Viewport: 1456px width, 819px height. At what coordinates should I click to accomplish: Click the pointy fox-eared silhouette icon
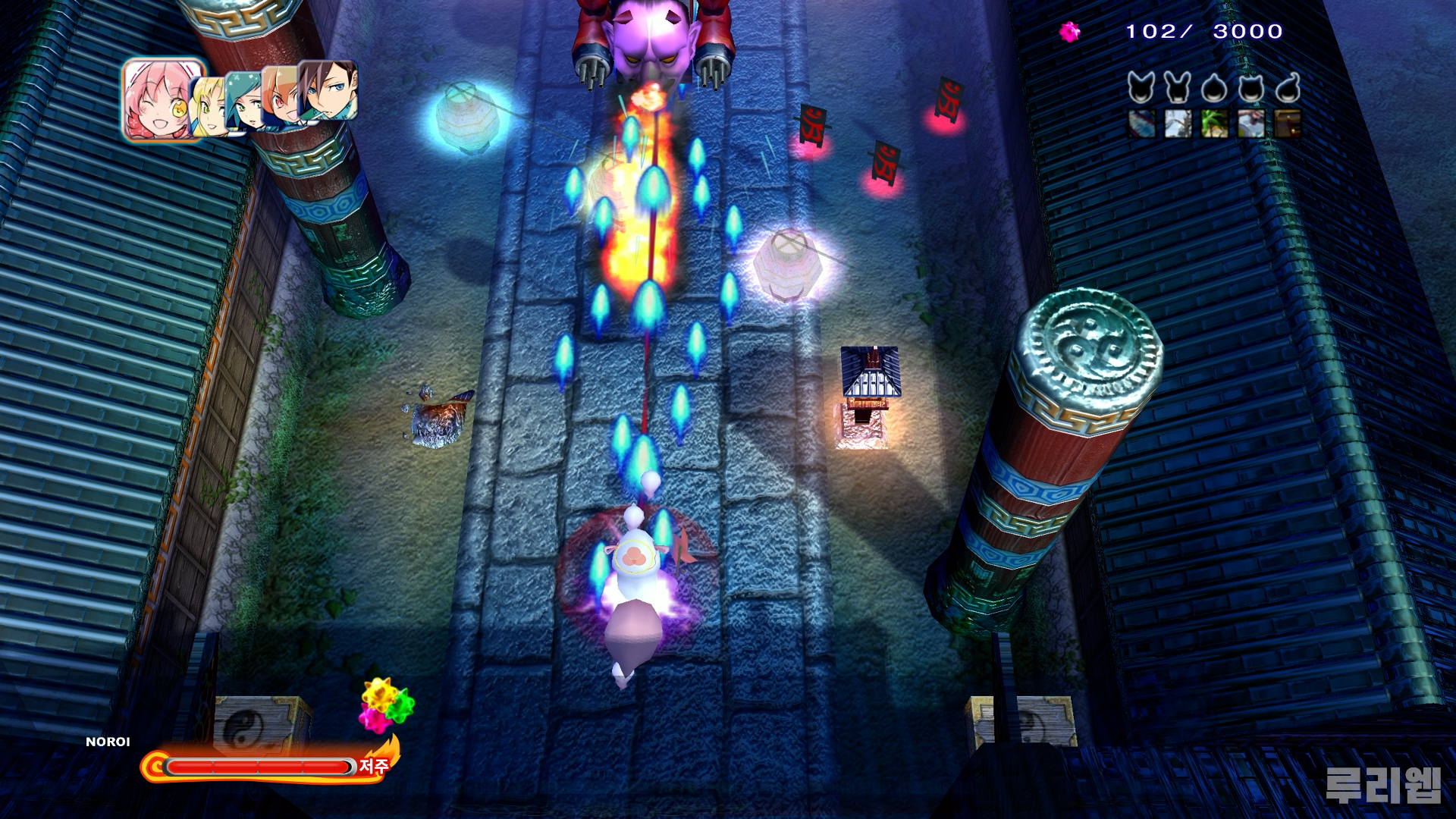click(1140, 89)
